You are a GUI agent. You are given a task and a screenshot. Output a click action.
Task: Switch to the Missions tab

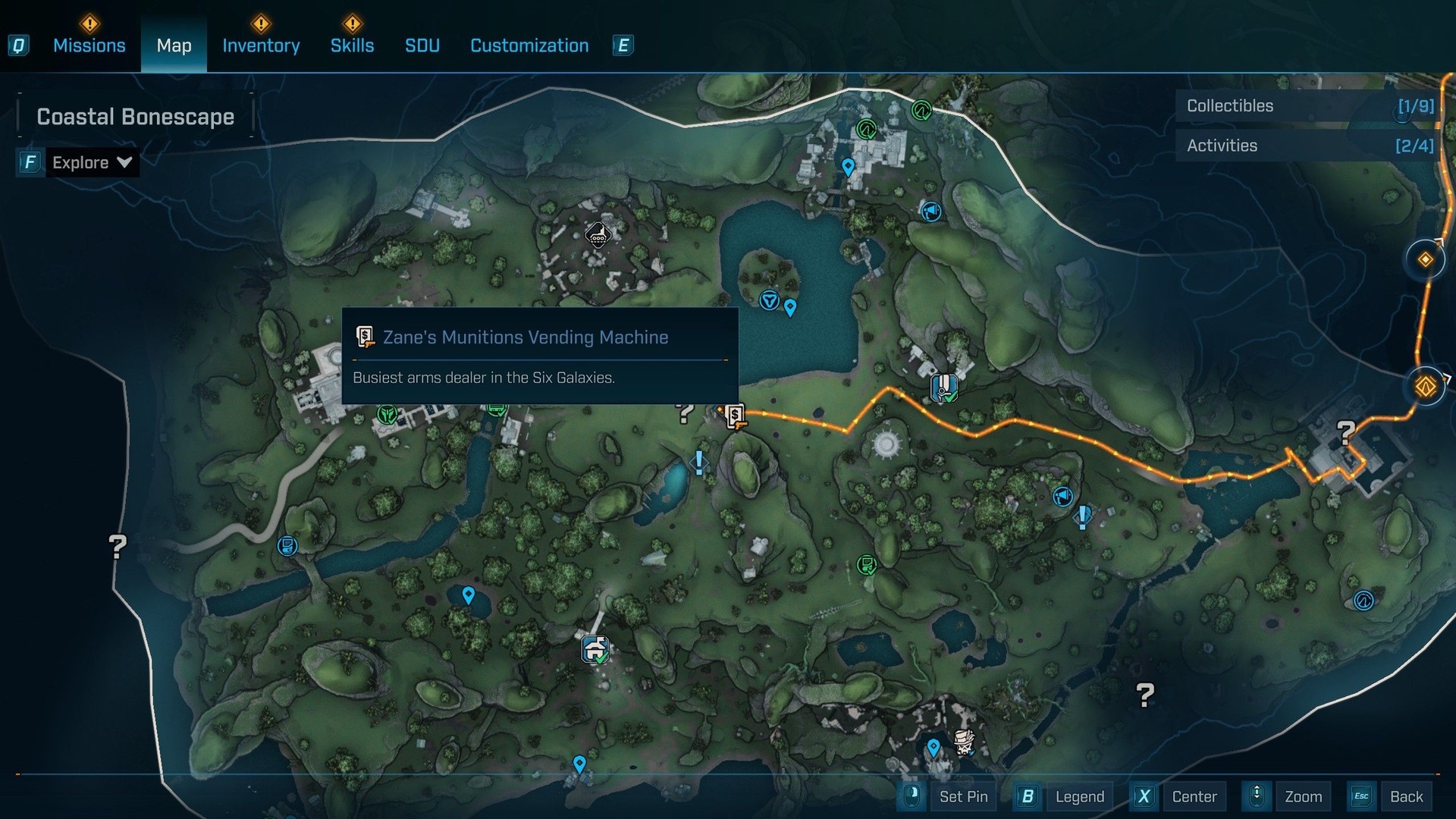[x=89, y=45]
